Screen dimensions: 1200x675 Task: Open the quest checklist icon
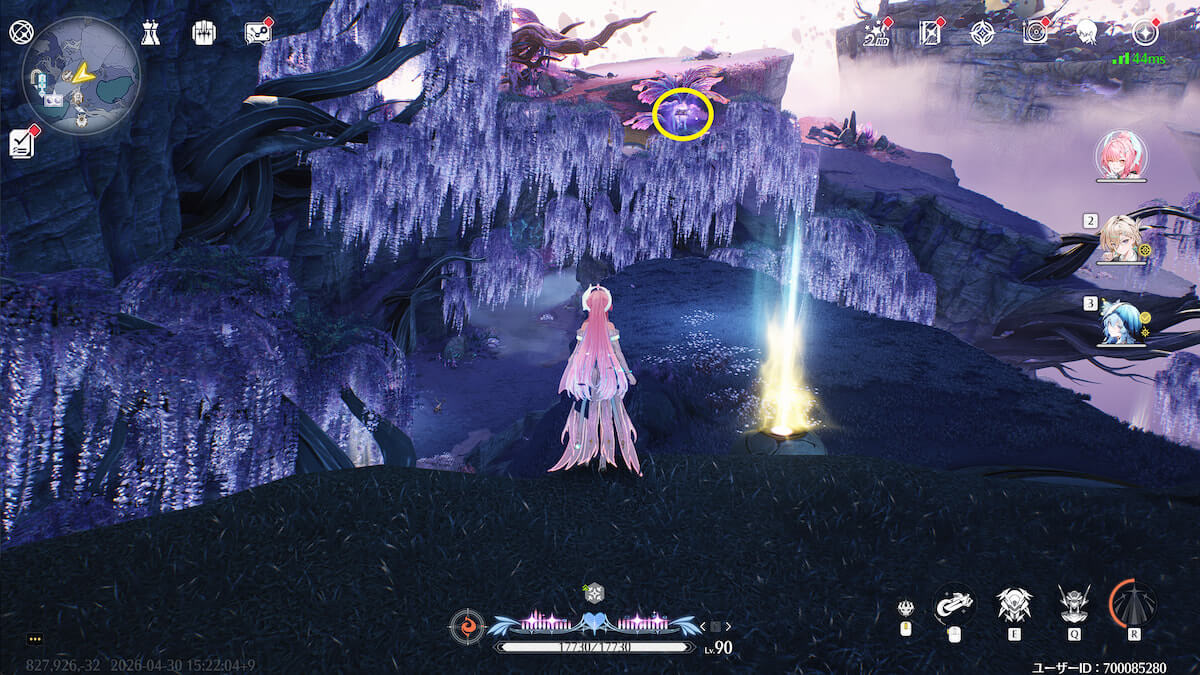point(23,143)
